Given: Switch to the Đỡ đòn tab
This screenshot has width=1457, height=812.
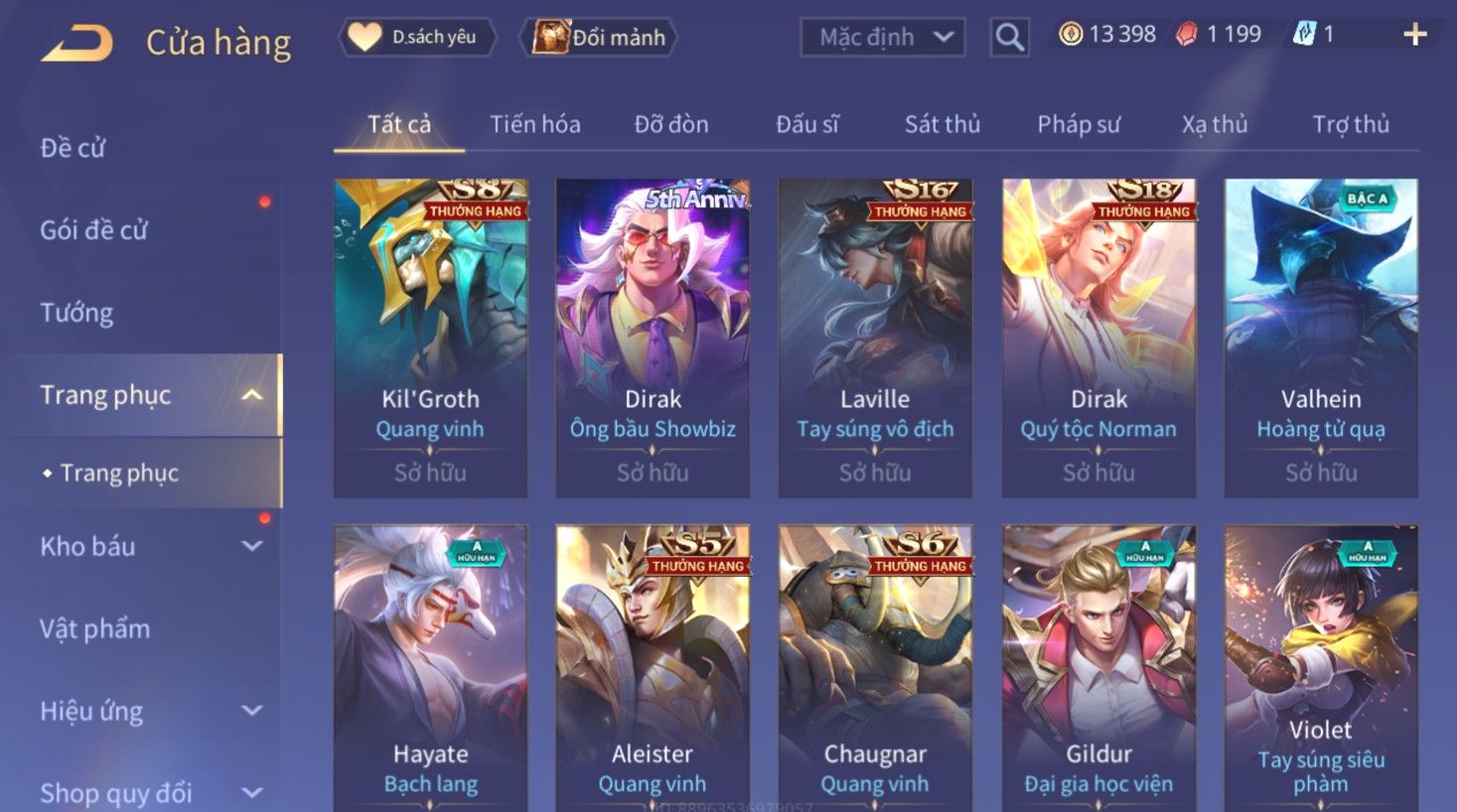Looking at the screenshot, I should click(x=671, y=124).
